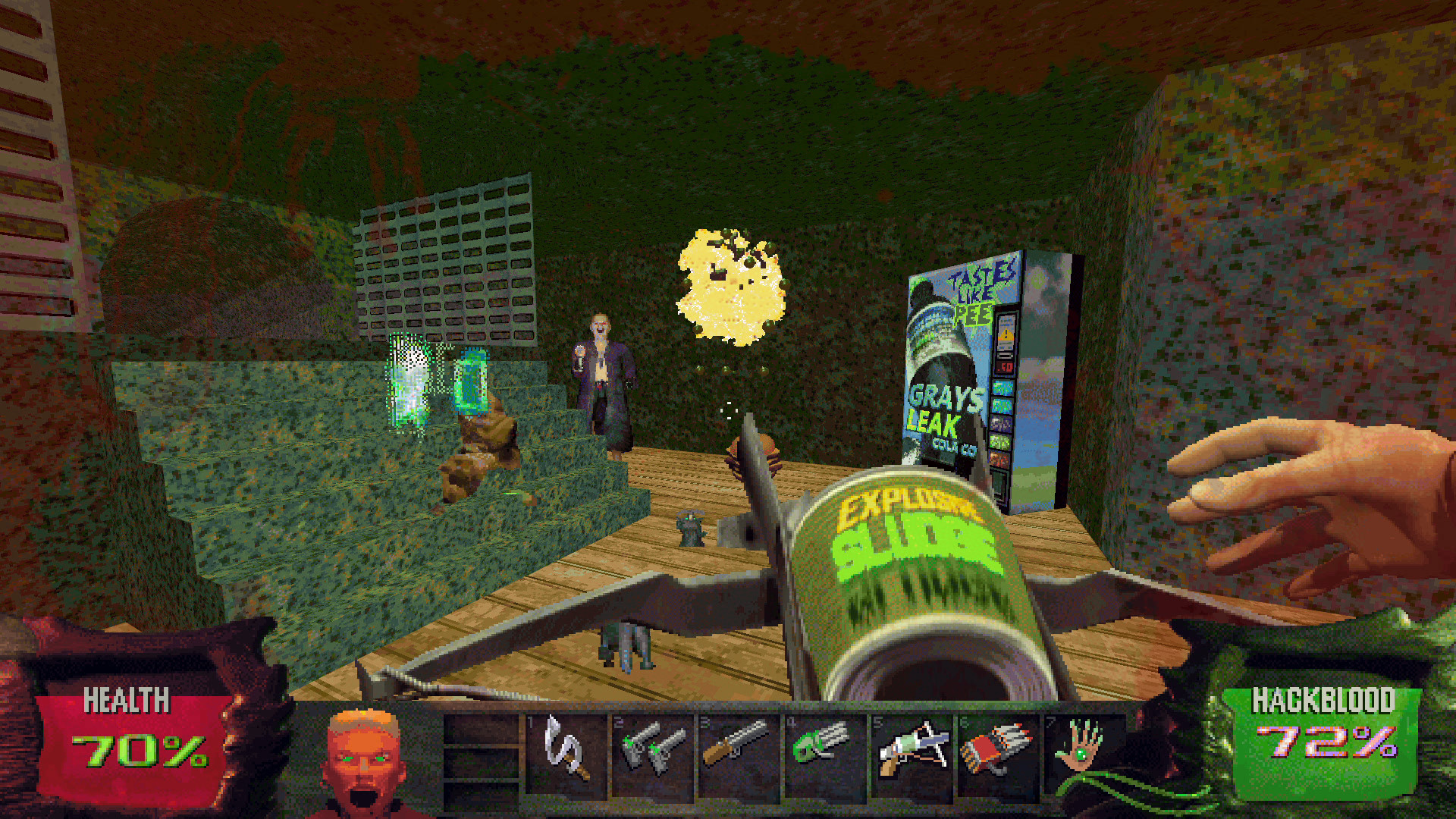Click the yellow warning sticker on the vending panel

[1006, 335]
